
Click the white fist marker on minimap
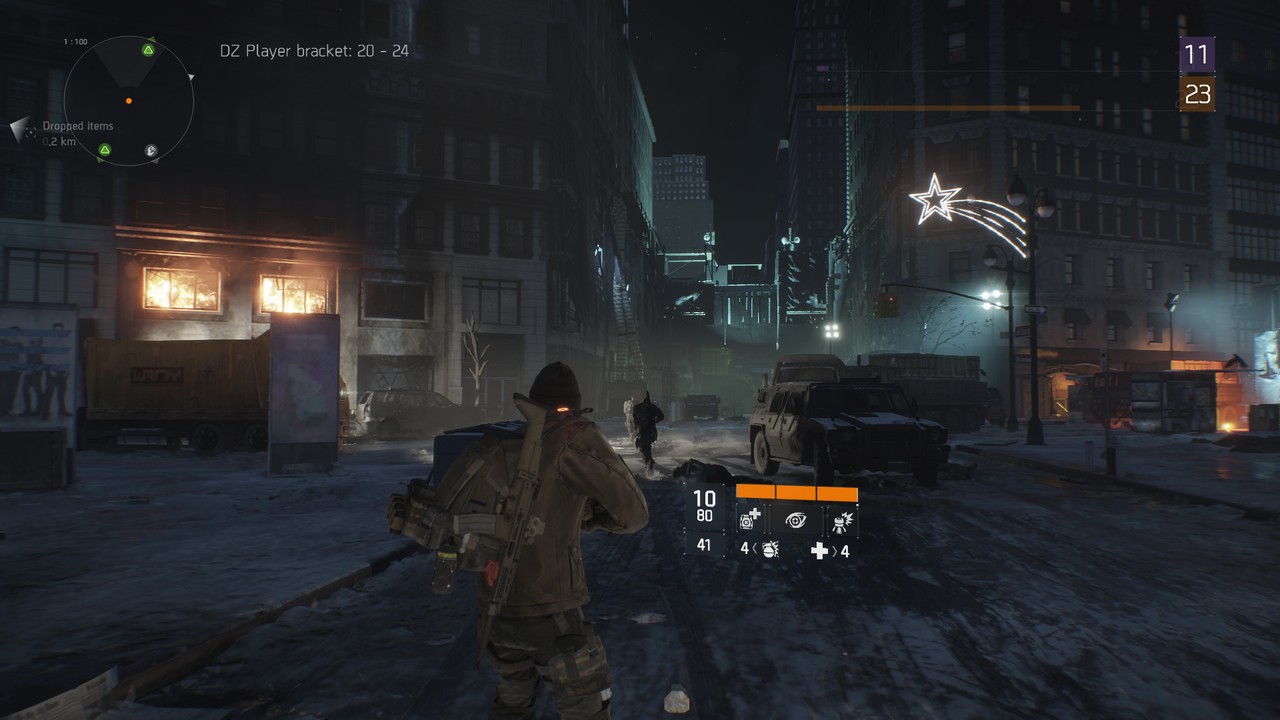(x=151, y=151)
